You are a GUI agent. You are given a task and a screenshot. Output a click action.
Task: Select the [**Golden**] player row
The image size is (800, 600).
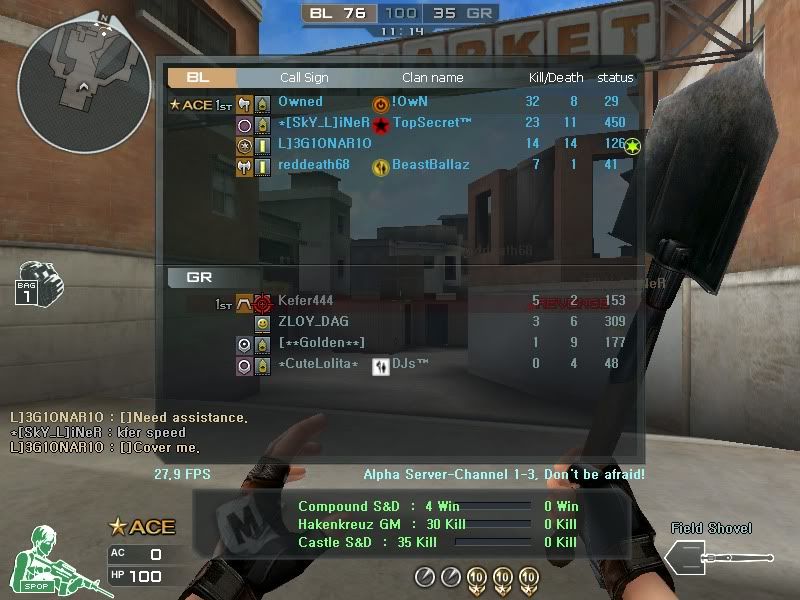point(321,343)
